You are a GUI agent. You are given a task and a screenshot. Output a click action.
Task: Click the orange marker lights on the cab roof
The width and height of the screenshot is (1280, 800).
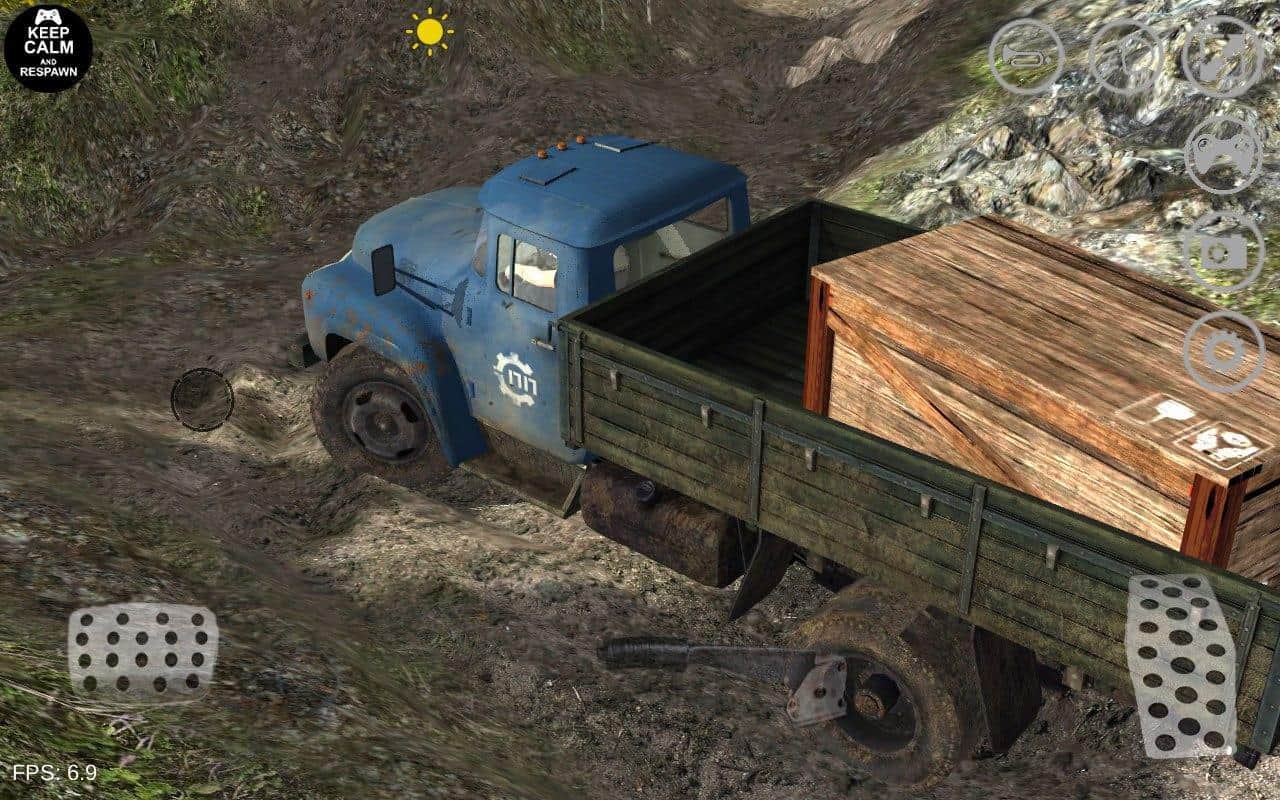560,145
